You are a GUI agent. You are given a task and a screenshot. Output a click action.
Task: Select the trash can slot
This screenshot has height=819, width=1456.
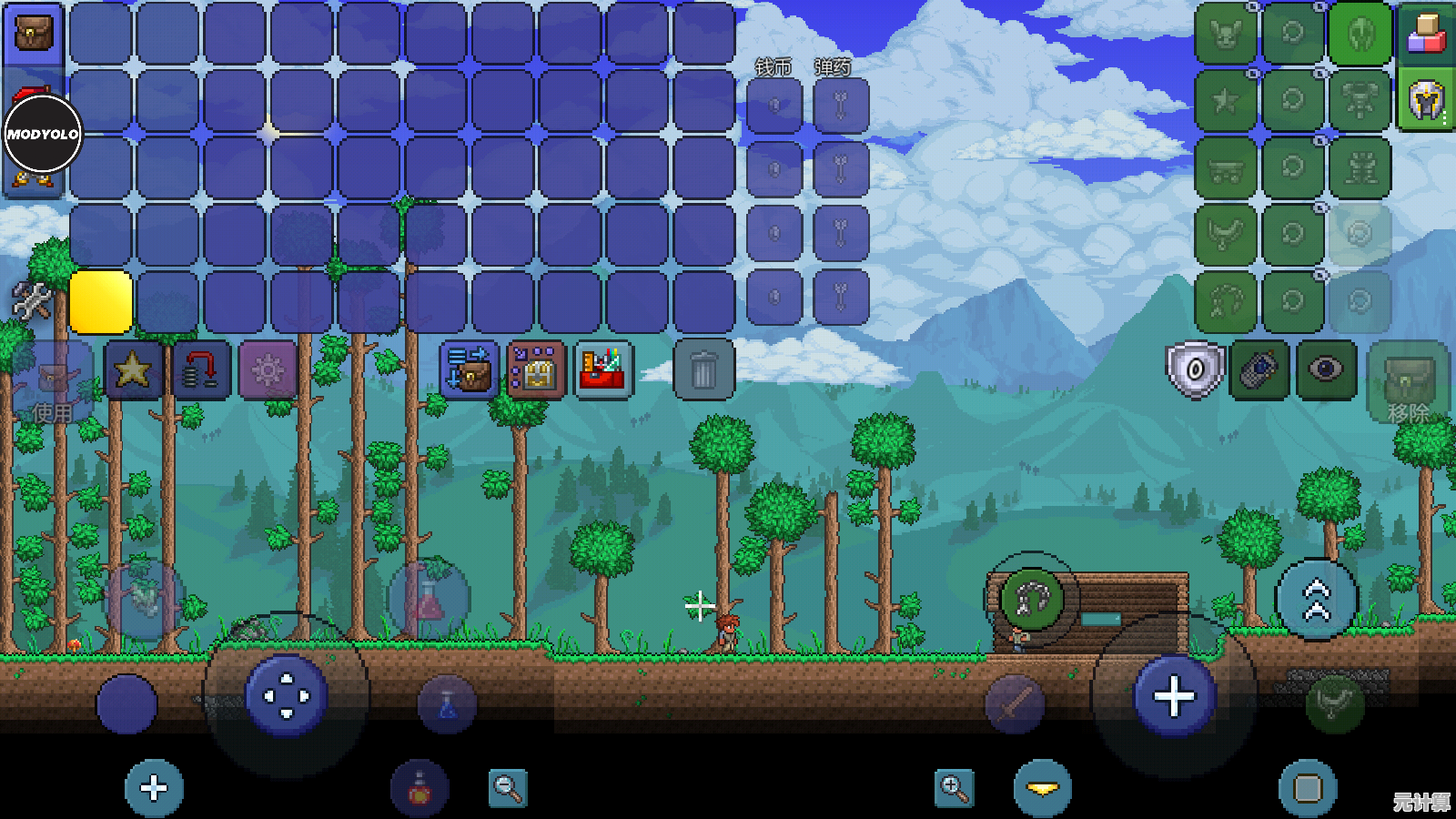pos(703,370)
